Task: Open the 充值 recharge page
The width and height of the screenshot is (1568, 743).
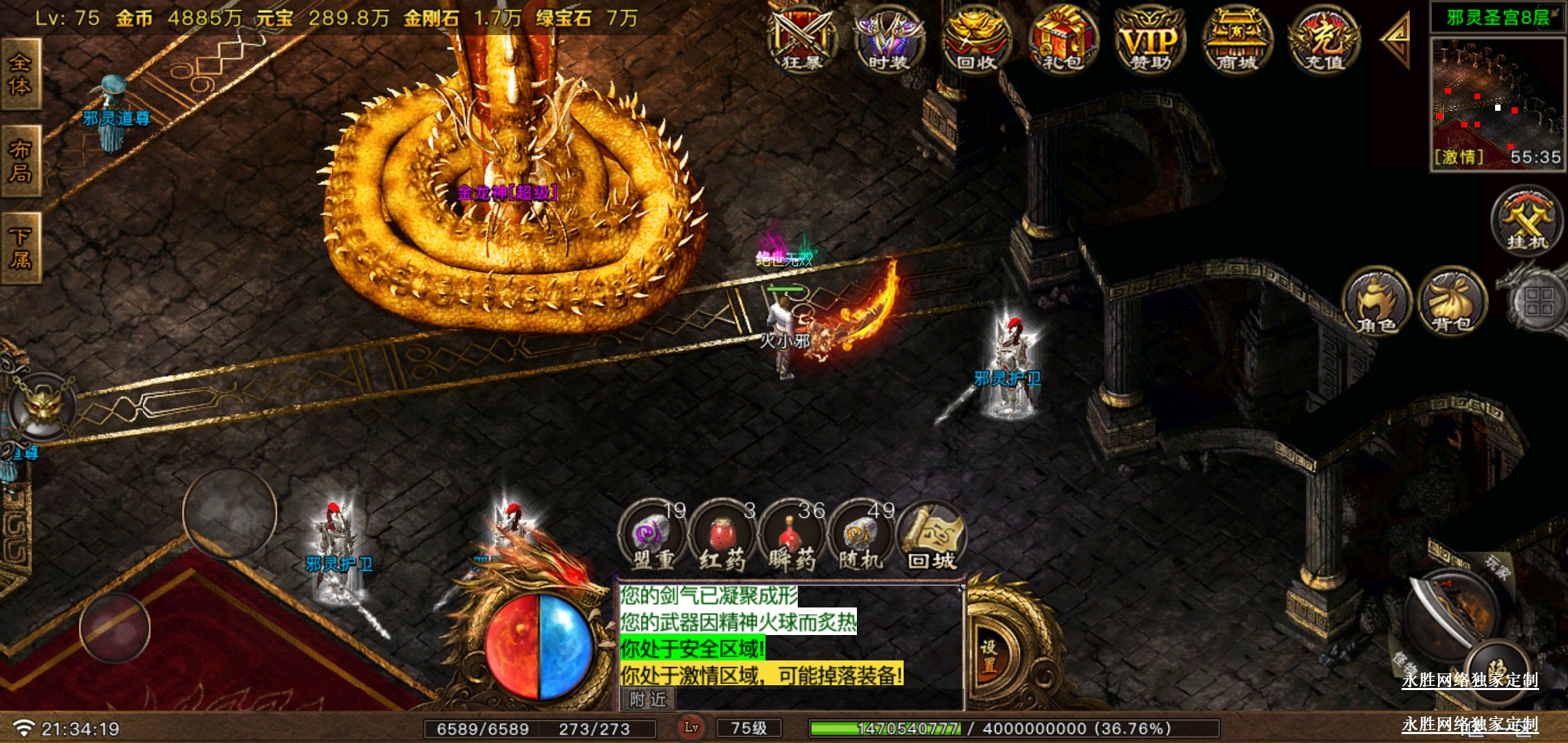Action: tap(1324, 40)
